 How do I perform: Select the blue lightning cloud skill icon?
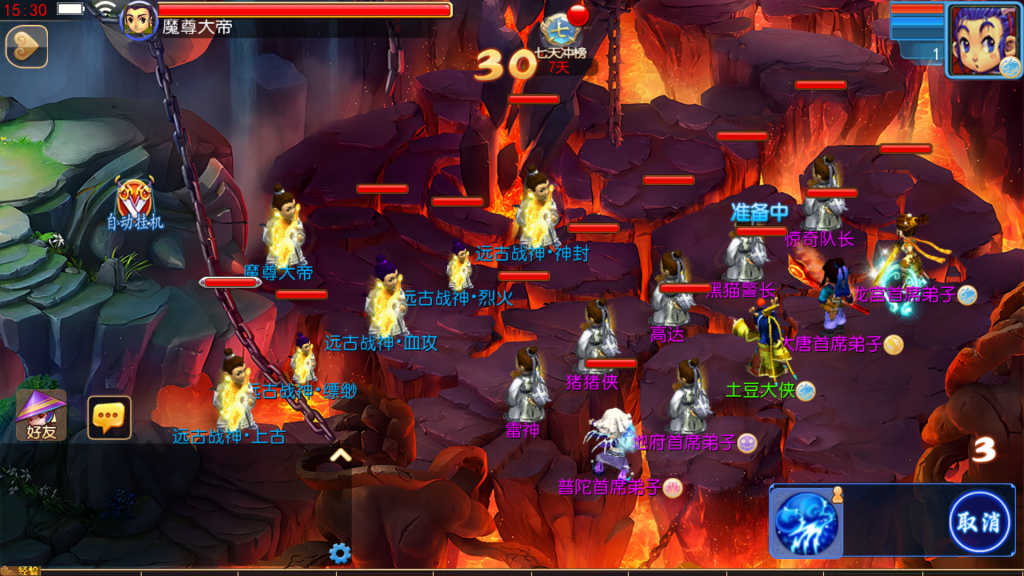pos(805,523)
